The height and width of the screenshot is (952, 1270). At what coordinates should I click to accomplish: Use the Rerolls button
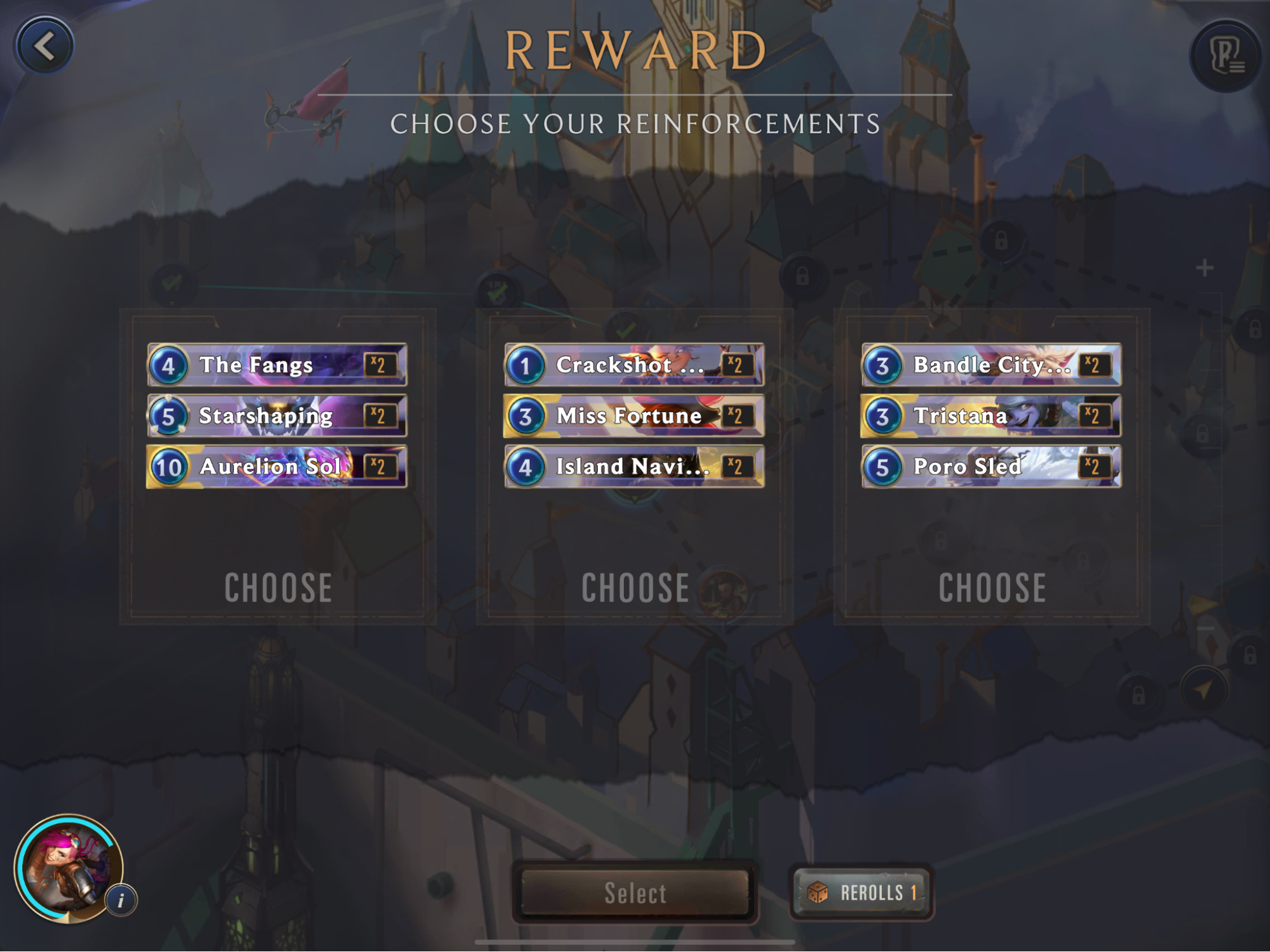point(862,893)
